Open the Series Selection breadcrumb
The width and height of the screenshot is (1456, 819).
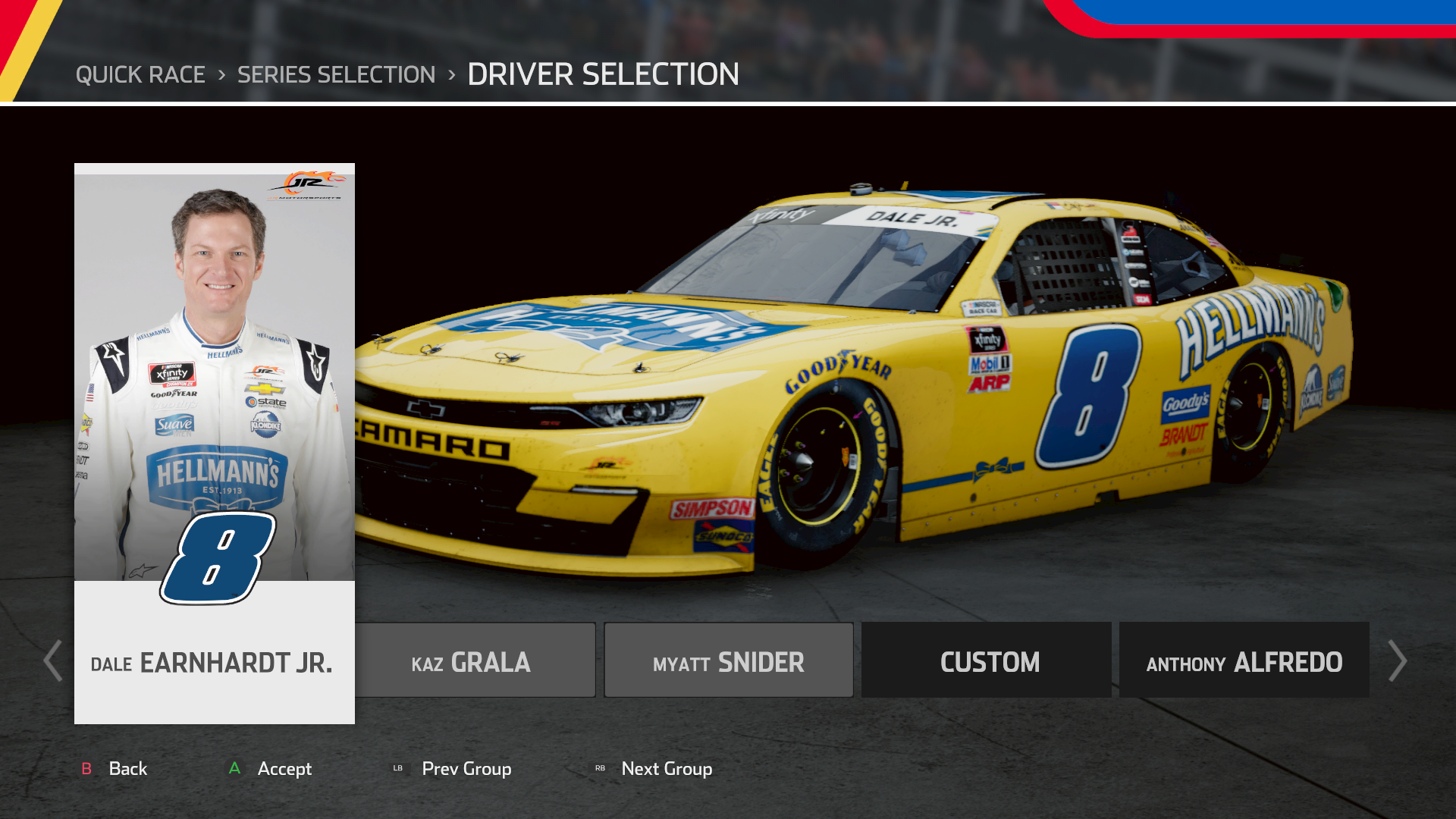point(336,74)
